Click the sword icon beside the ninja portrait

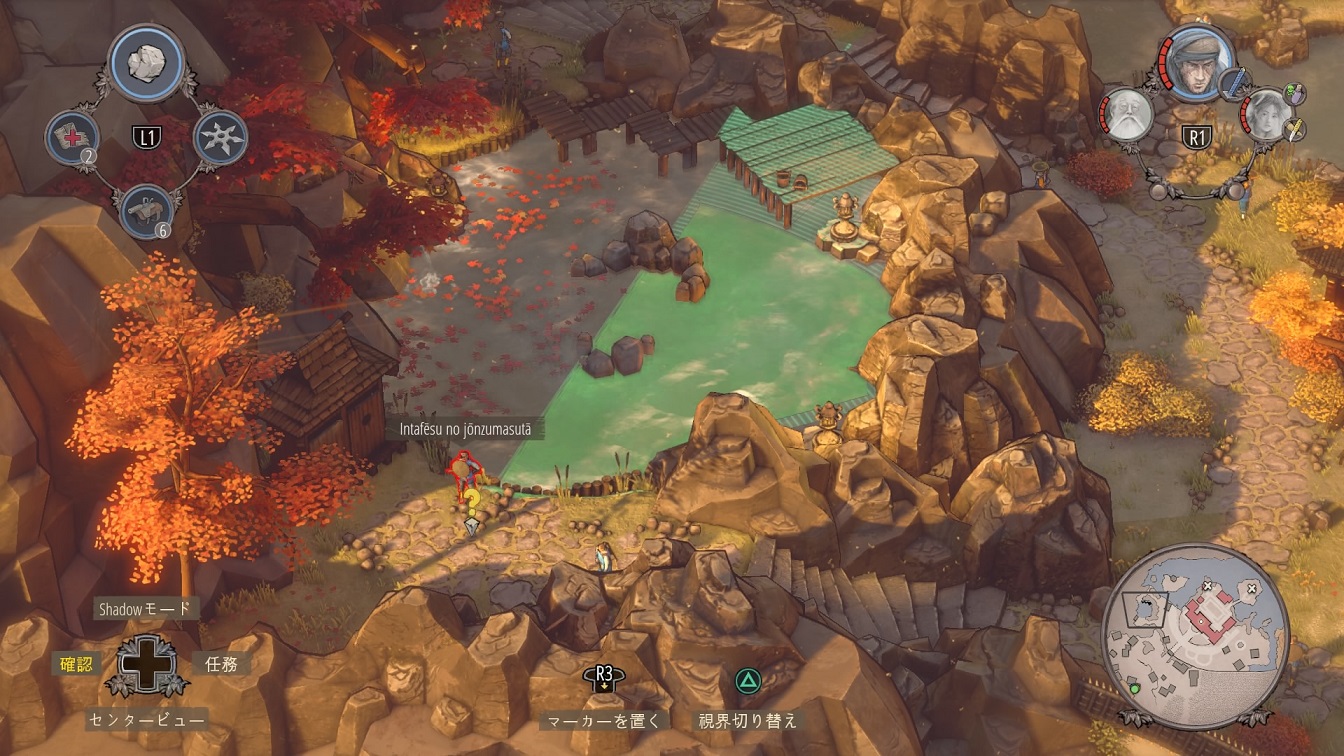point(1241,82)
